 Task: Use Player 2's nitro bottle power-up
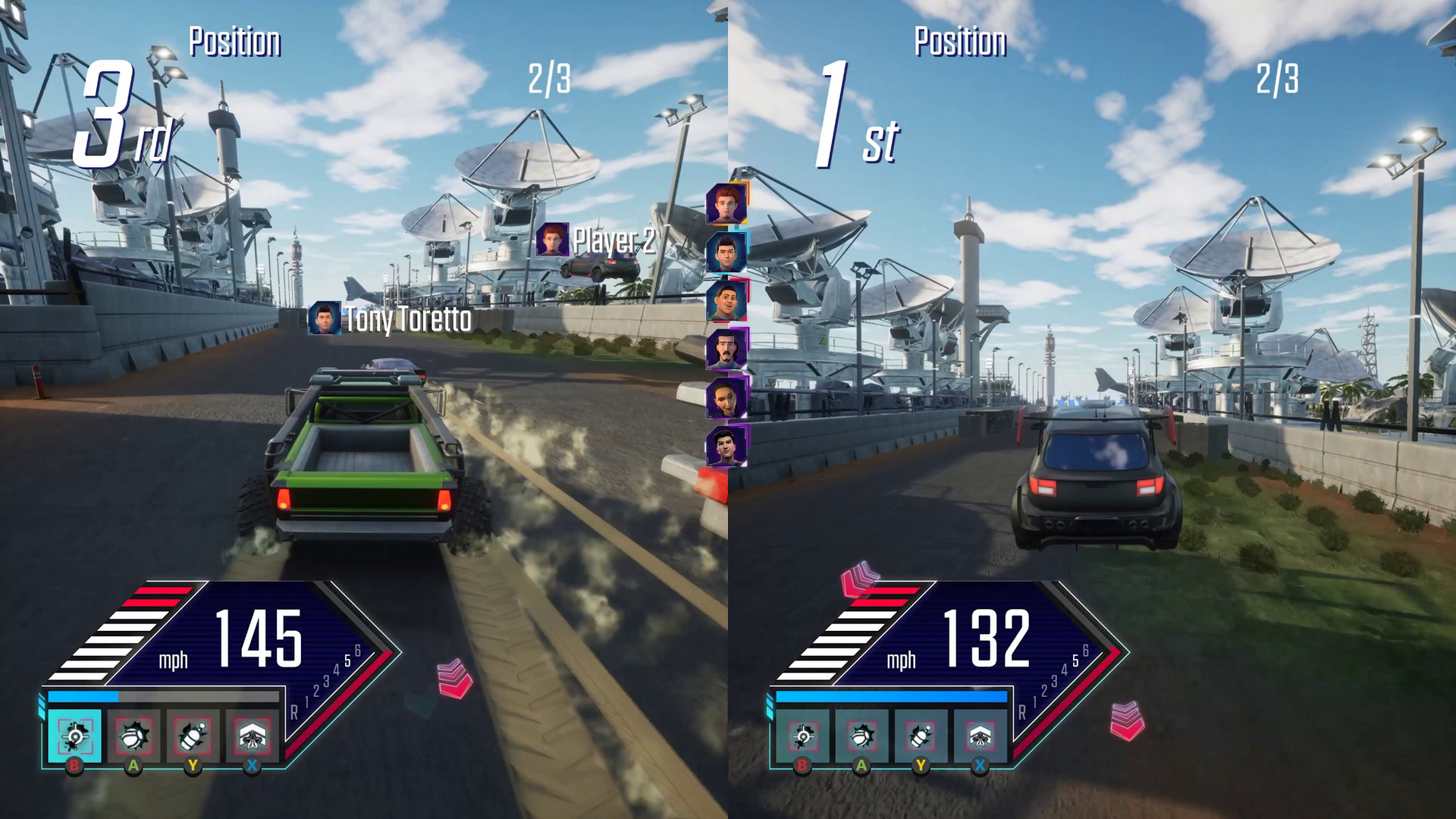point(920,736)
